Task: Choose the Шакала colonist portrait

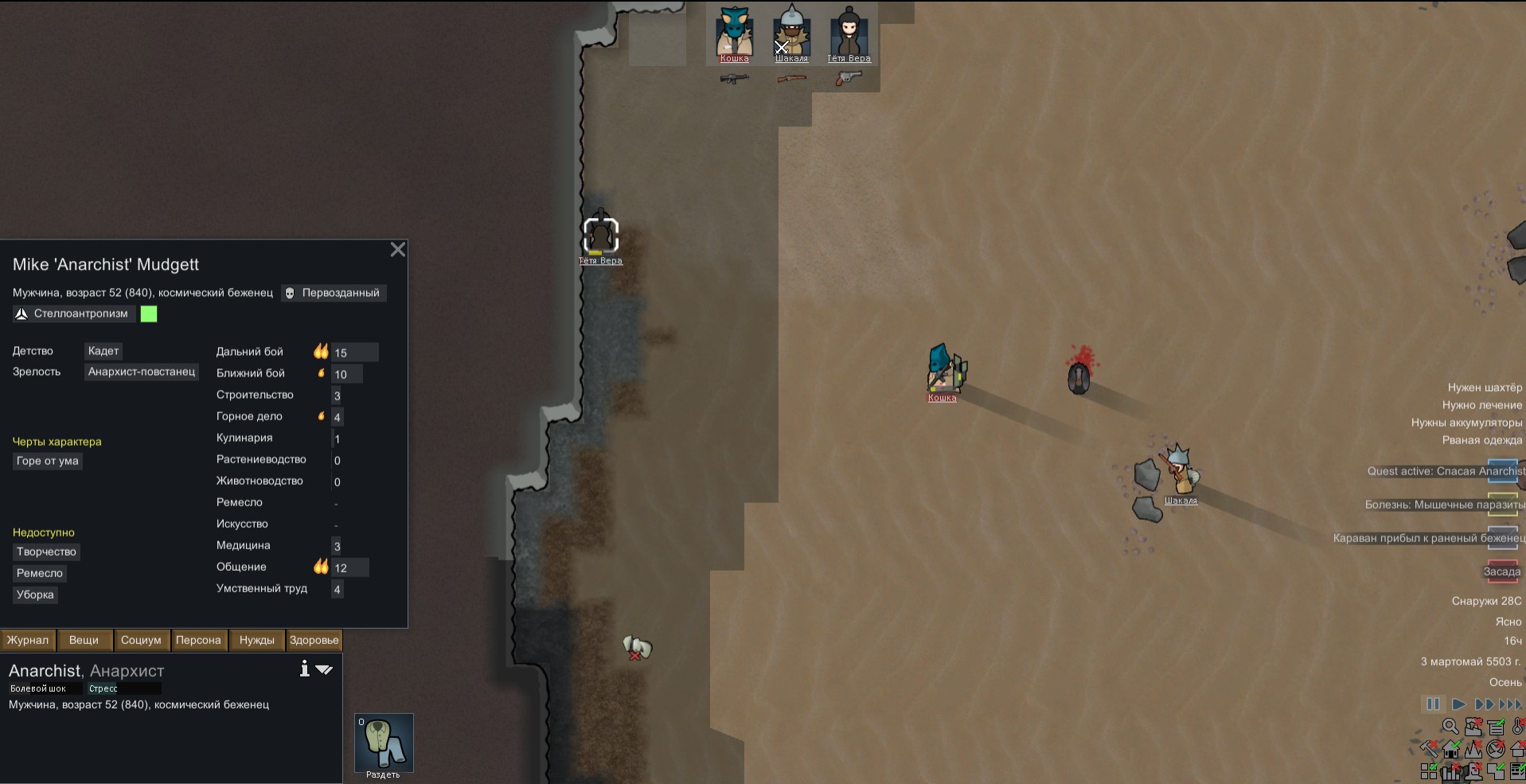Action: tap(791, 33)
